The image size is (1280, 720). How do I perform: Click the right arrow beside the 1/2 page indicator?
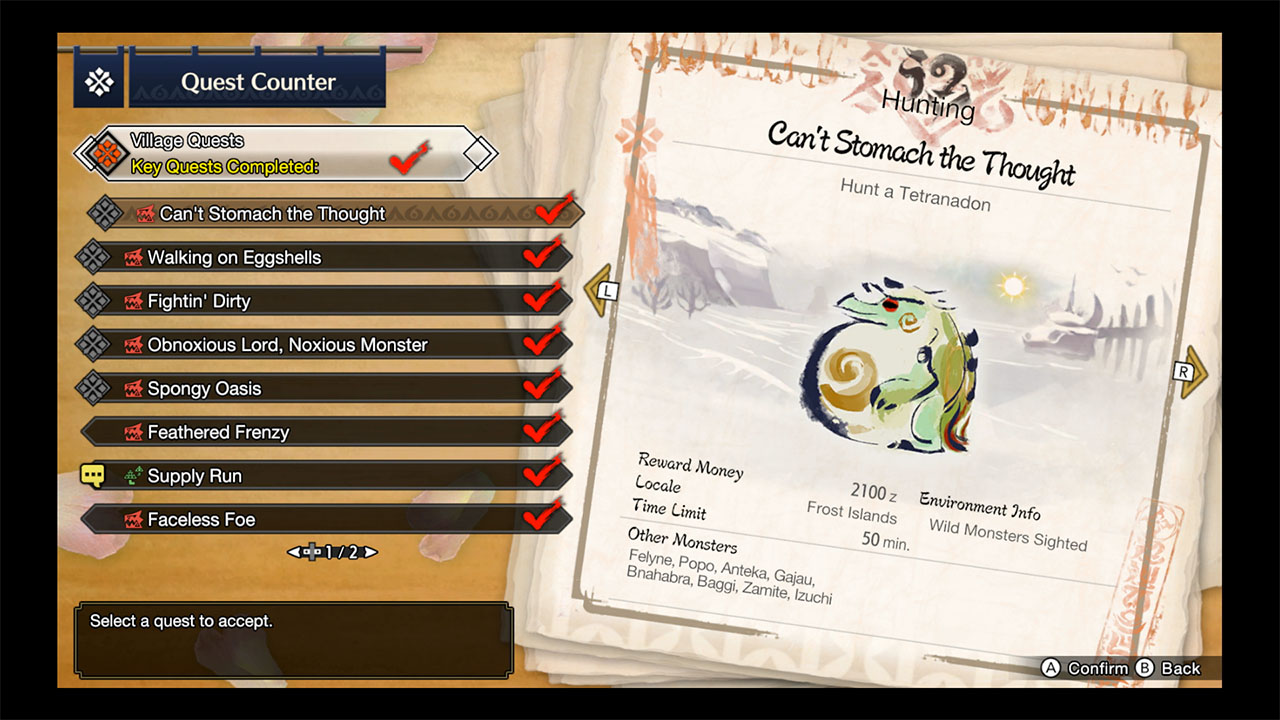pos(369,551)
